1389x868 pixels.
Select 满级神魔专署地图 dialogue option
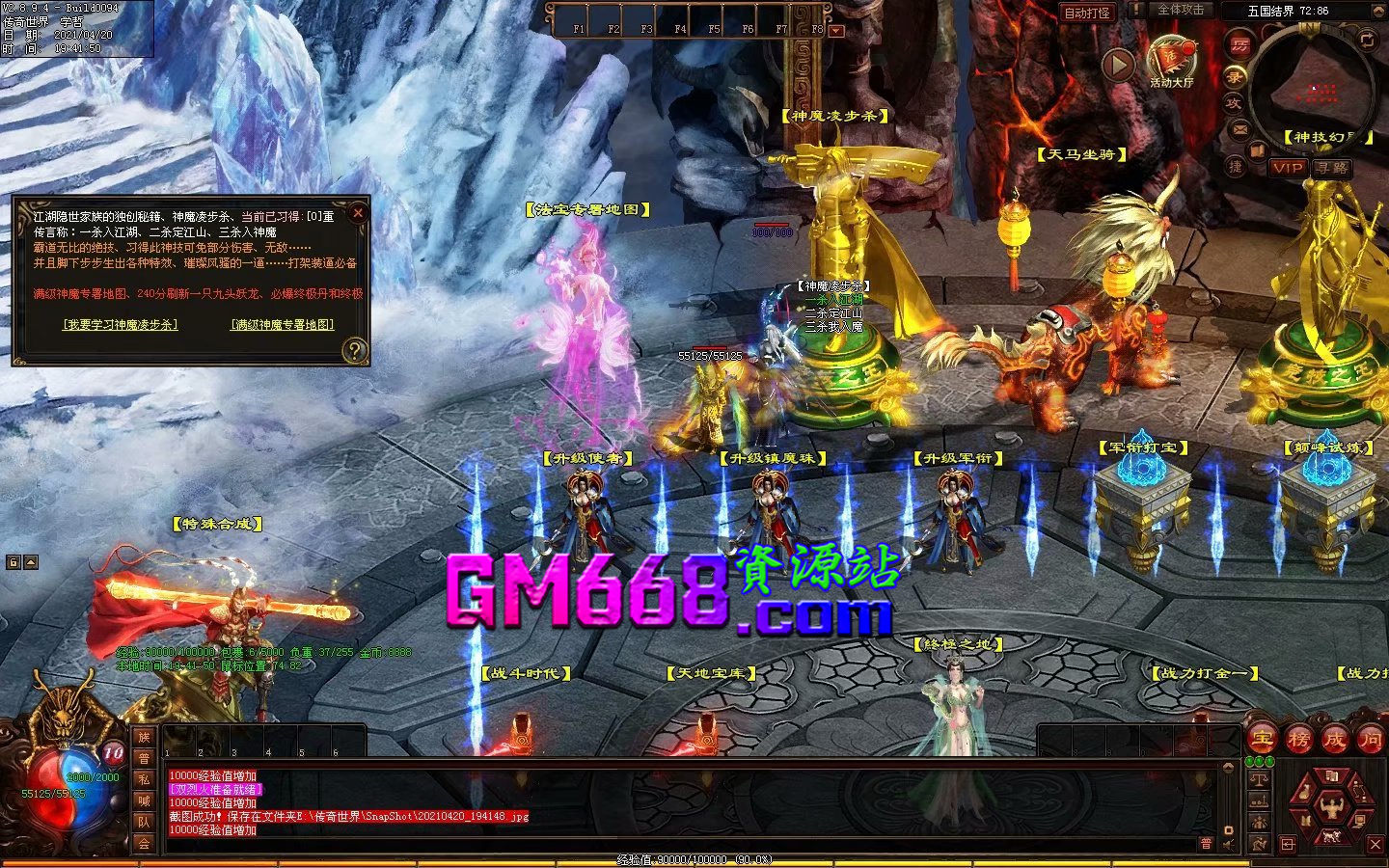[x=282, y=325]
